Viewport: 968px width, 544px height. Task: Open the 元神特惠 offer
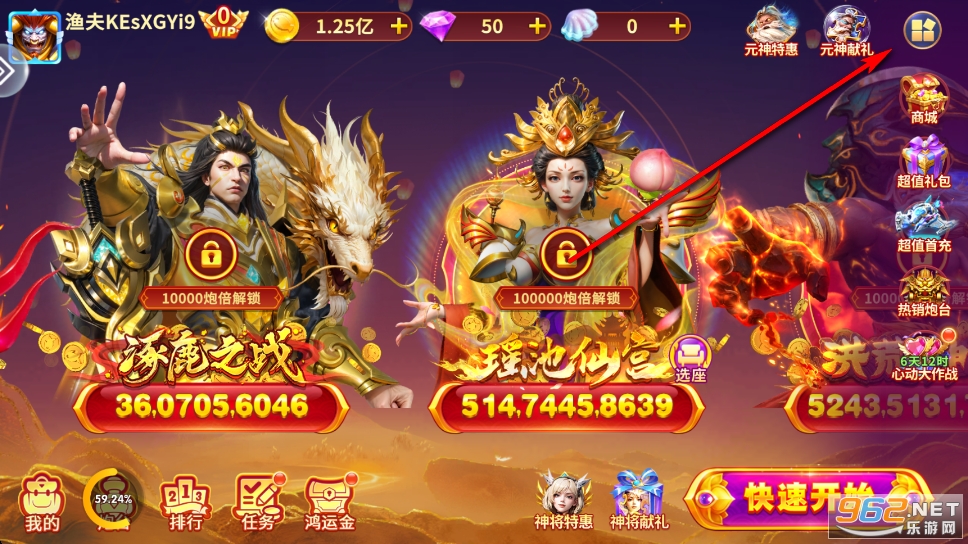coord(771,31)
